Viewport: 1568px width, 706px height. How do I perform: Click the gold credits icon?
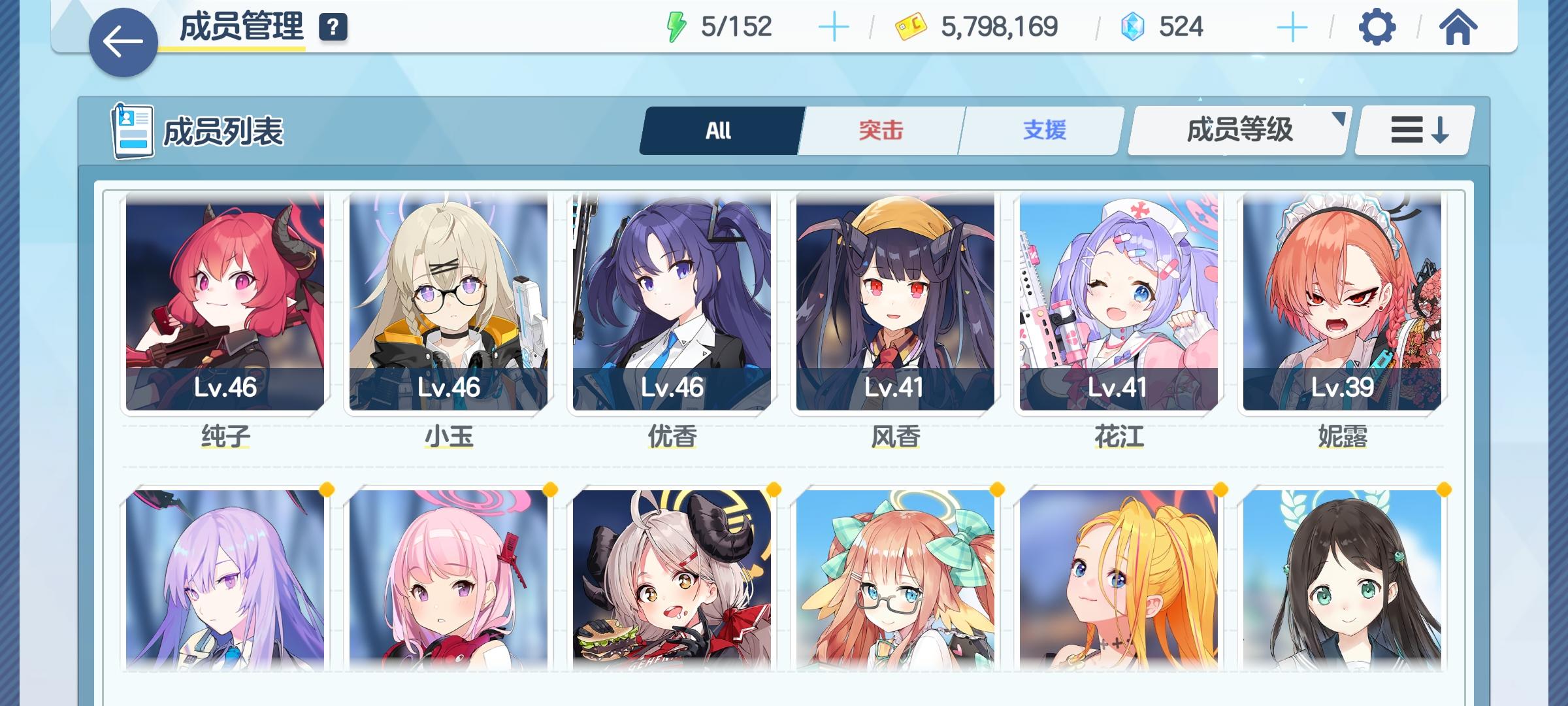909,26
